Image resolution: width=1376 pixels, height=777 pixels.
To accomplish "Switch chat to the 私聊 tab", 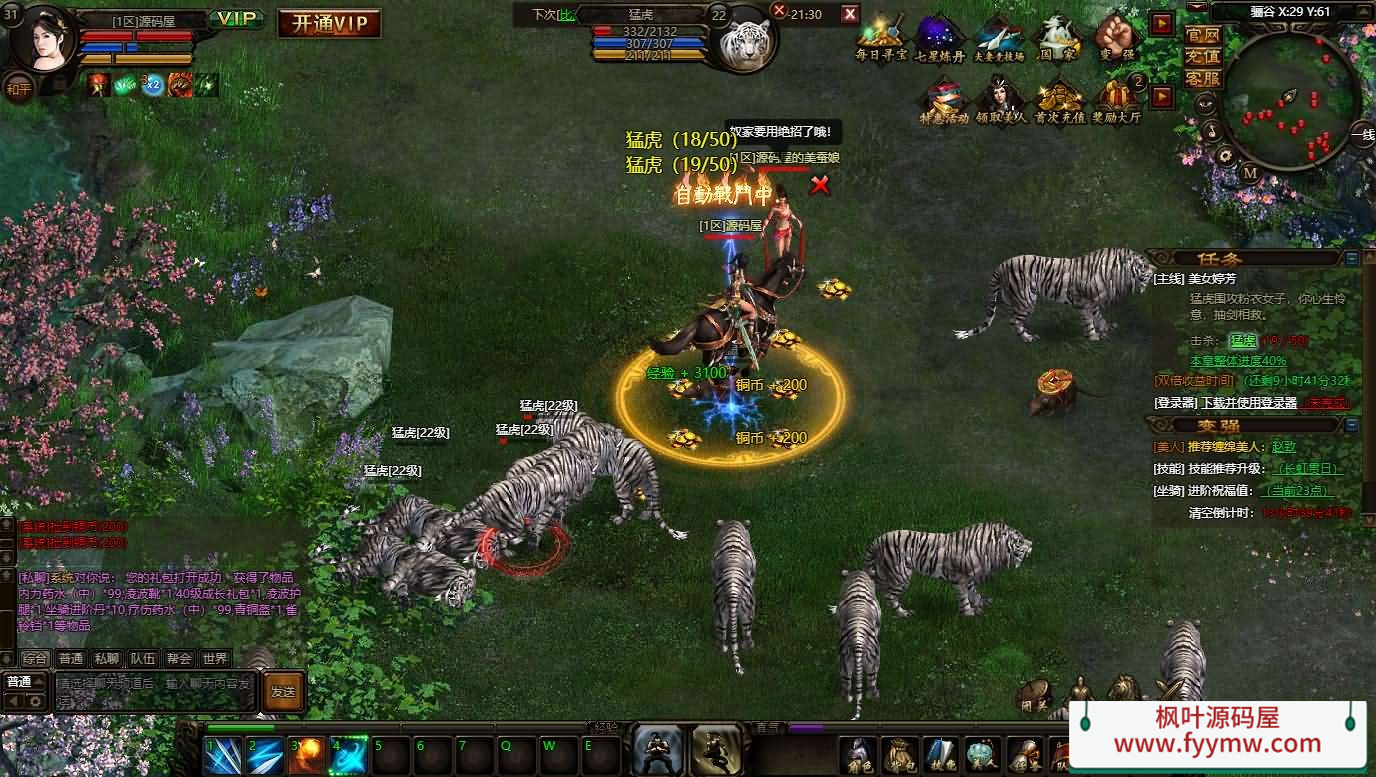I will coord(106,658).
